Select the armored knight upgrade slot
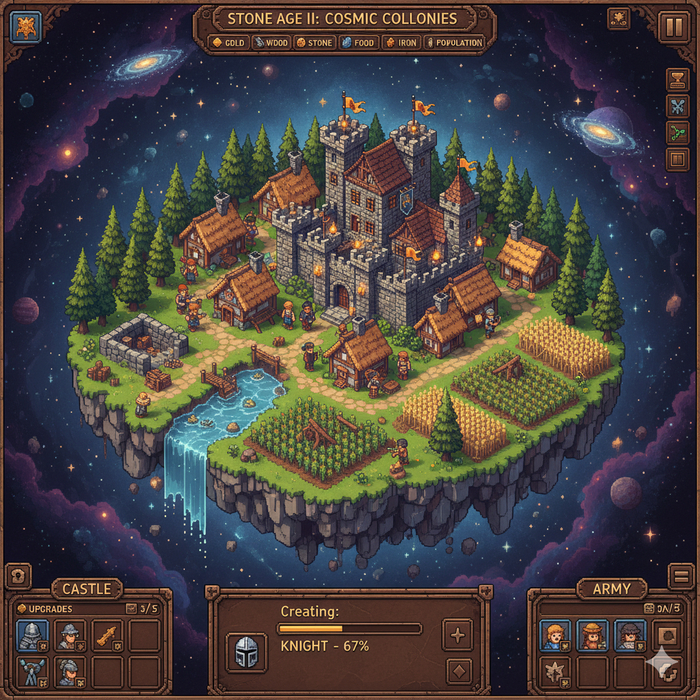Viewport: 700px width, 700px height. pyautogui.click(x=31, y=635)
